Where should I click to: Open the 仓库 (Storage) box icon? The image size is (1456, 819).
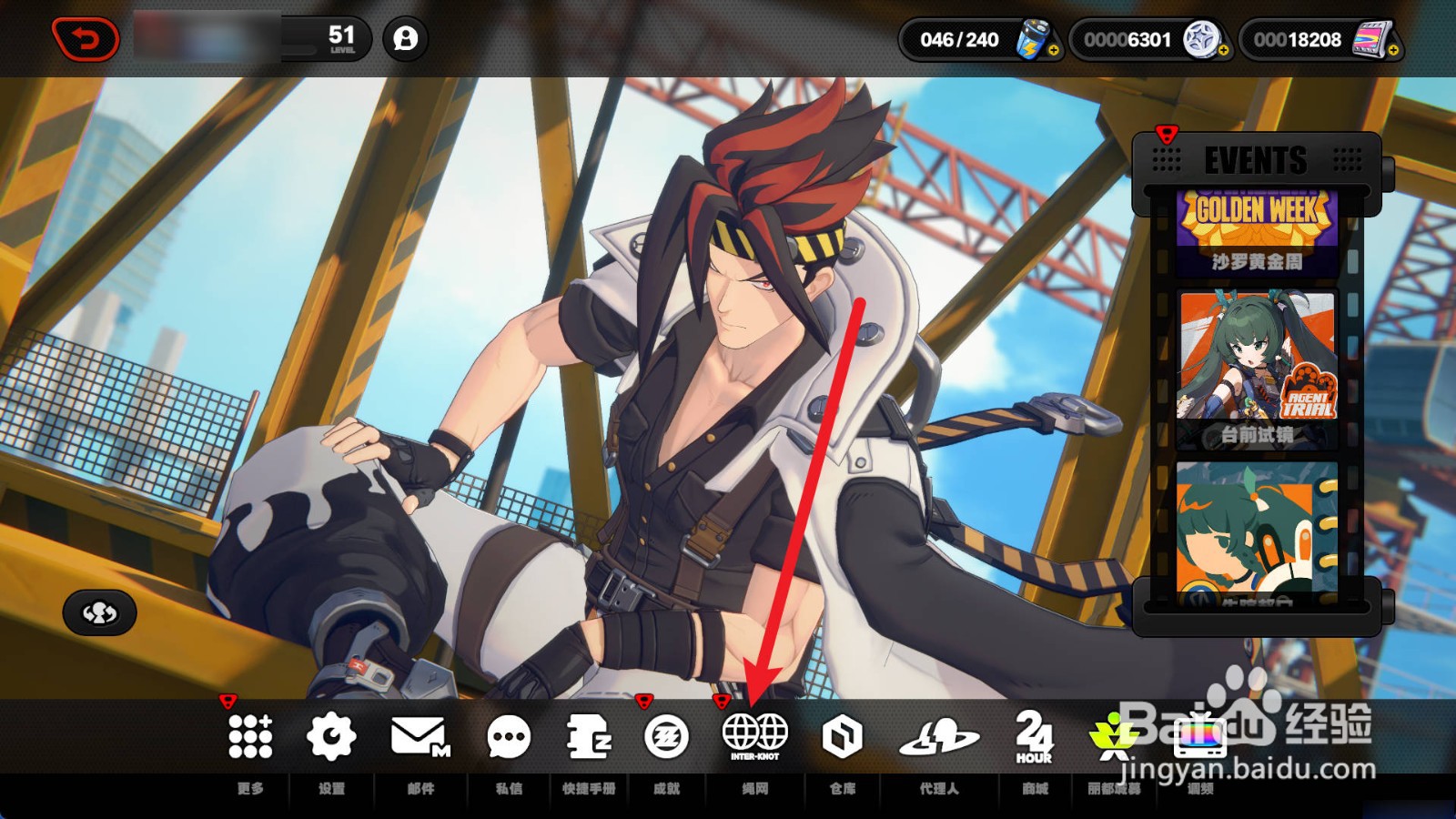point(842,736)
